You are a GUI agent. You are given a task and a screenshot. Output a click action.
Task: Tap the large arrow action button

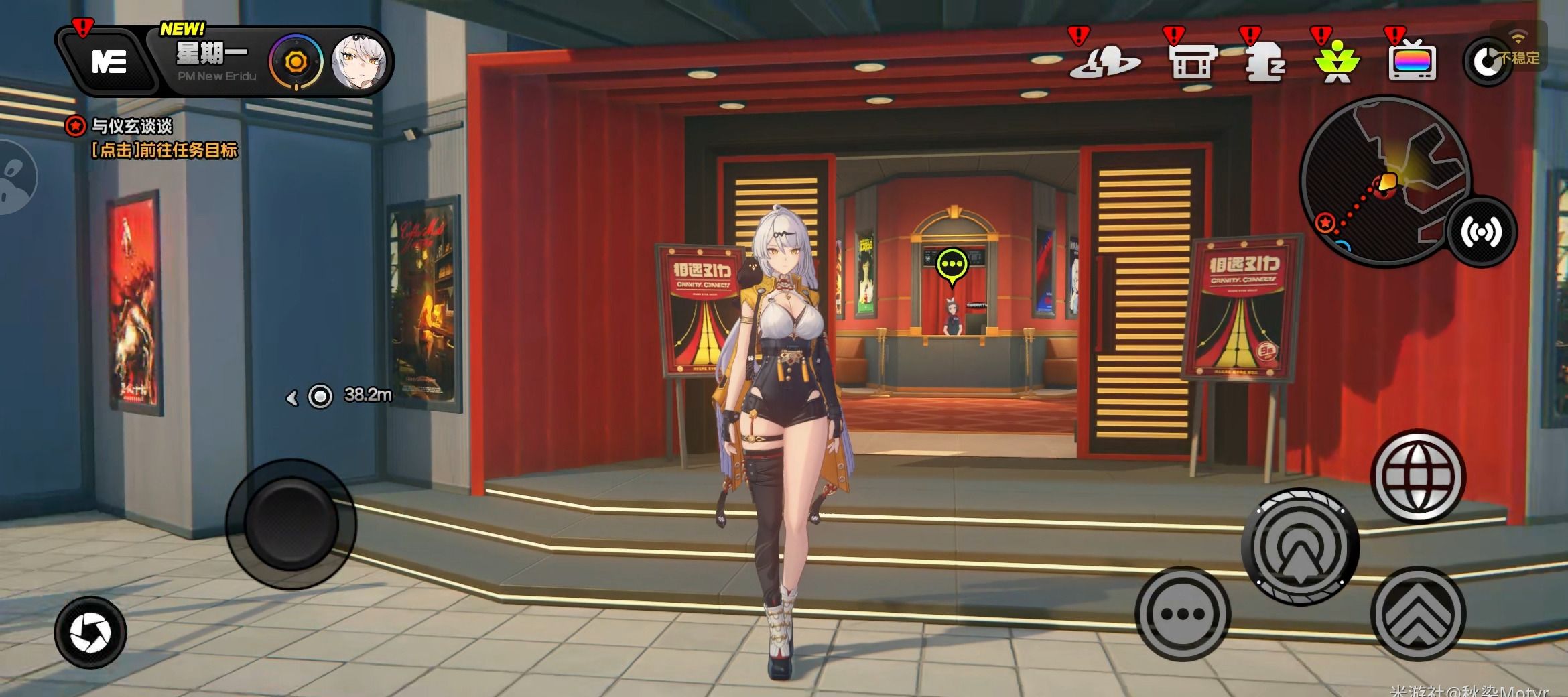1300,547
